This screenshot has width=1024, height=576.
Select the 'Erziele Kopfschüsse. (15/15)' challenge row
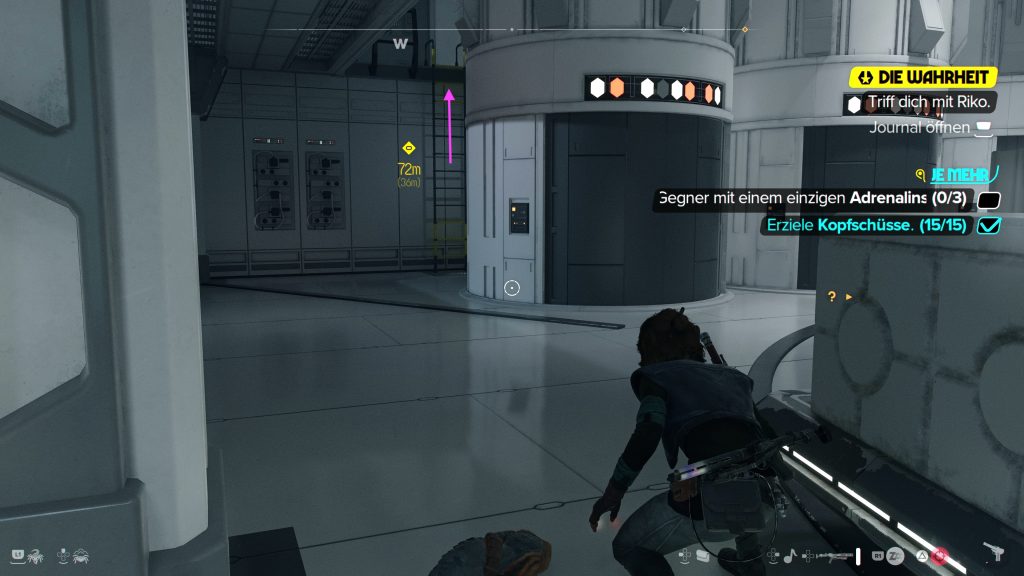point(866,225)
